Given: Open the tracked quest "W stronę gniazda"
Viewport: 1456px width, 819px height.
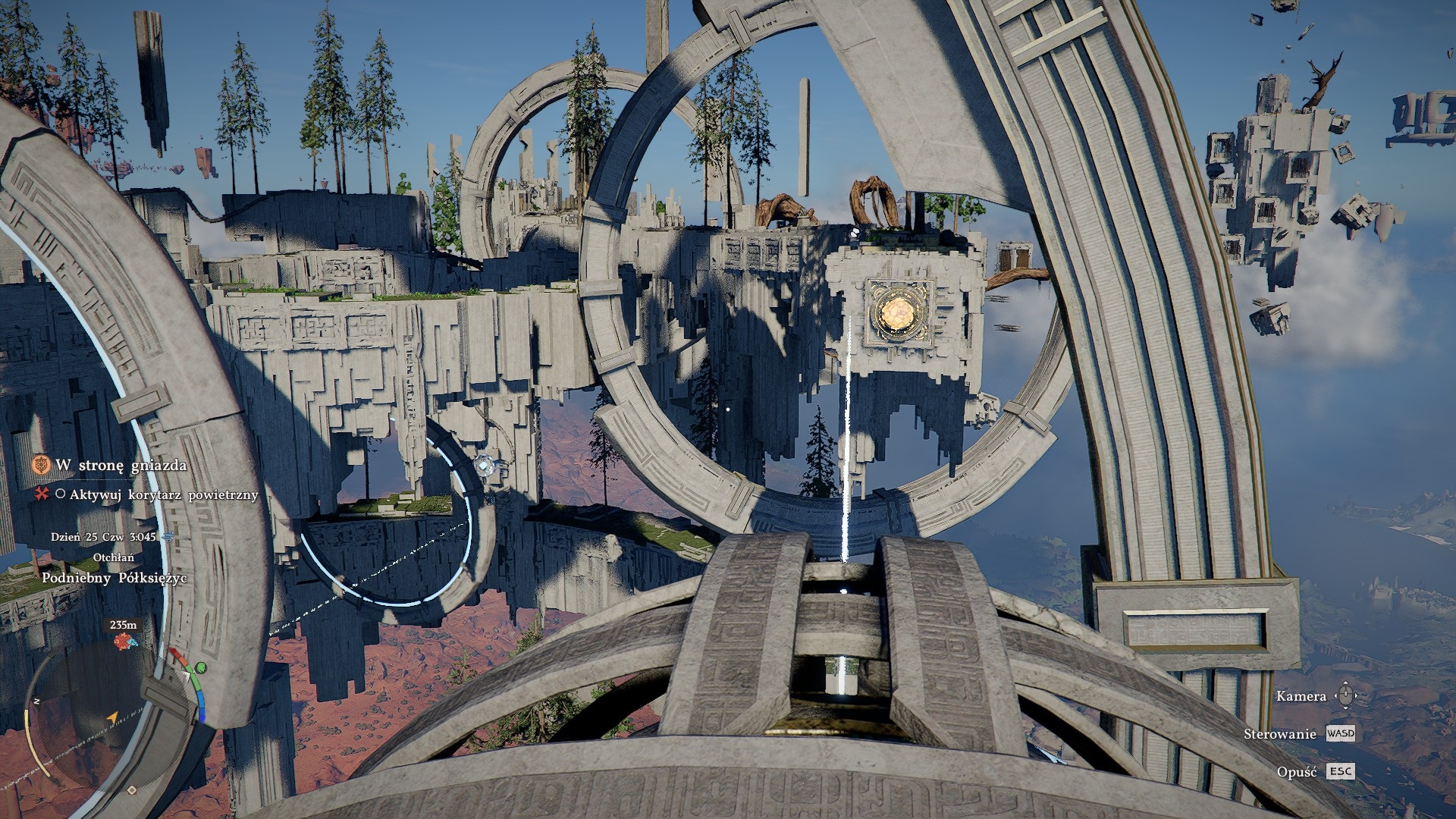Looking at the screenshot, I should (x=121, y=465).
